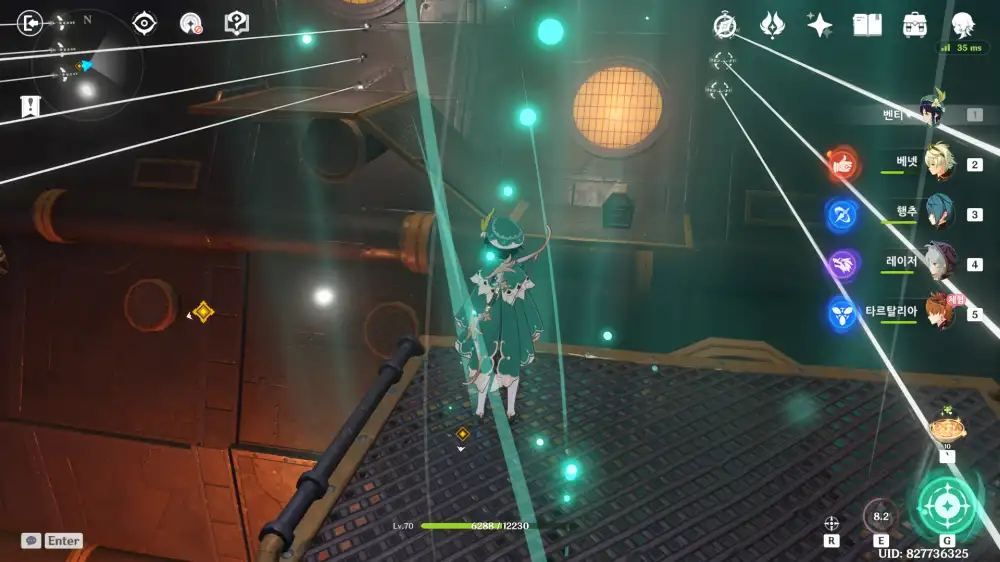Image resolution: width=1000 pixels, height=562 pixels.
Task: Open the quest banner exclamation icon
Action: click(30, 105)
